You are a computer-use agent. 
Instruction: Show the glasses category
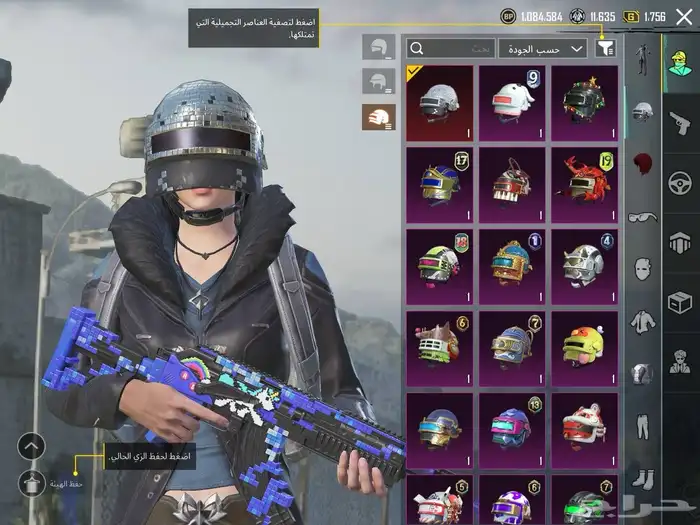point(643,215)
